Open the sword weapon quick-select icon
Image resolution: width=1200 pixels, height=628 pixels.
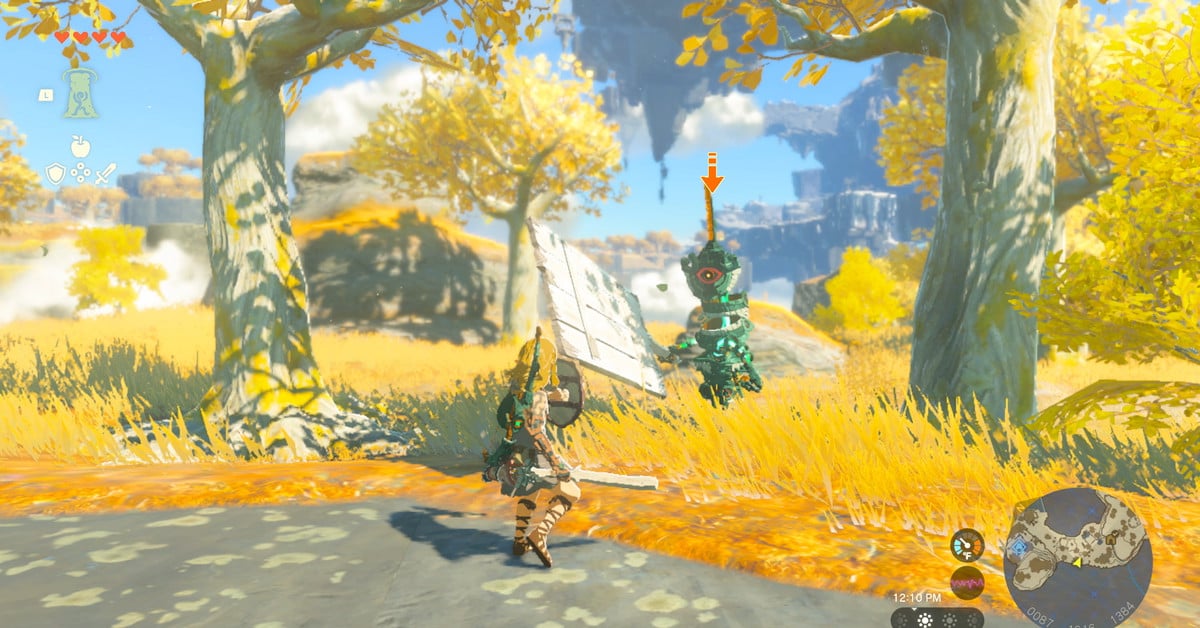pyautogui.click(x=105, y=173)
